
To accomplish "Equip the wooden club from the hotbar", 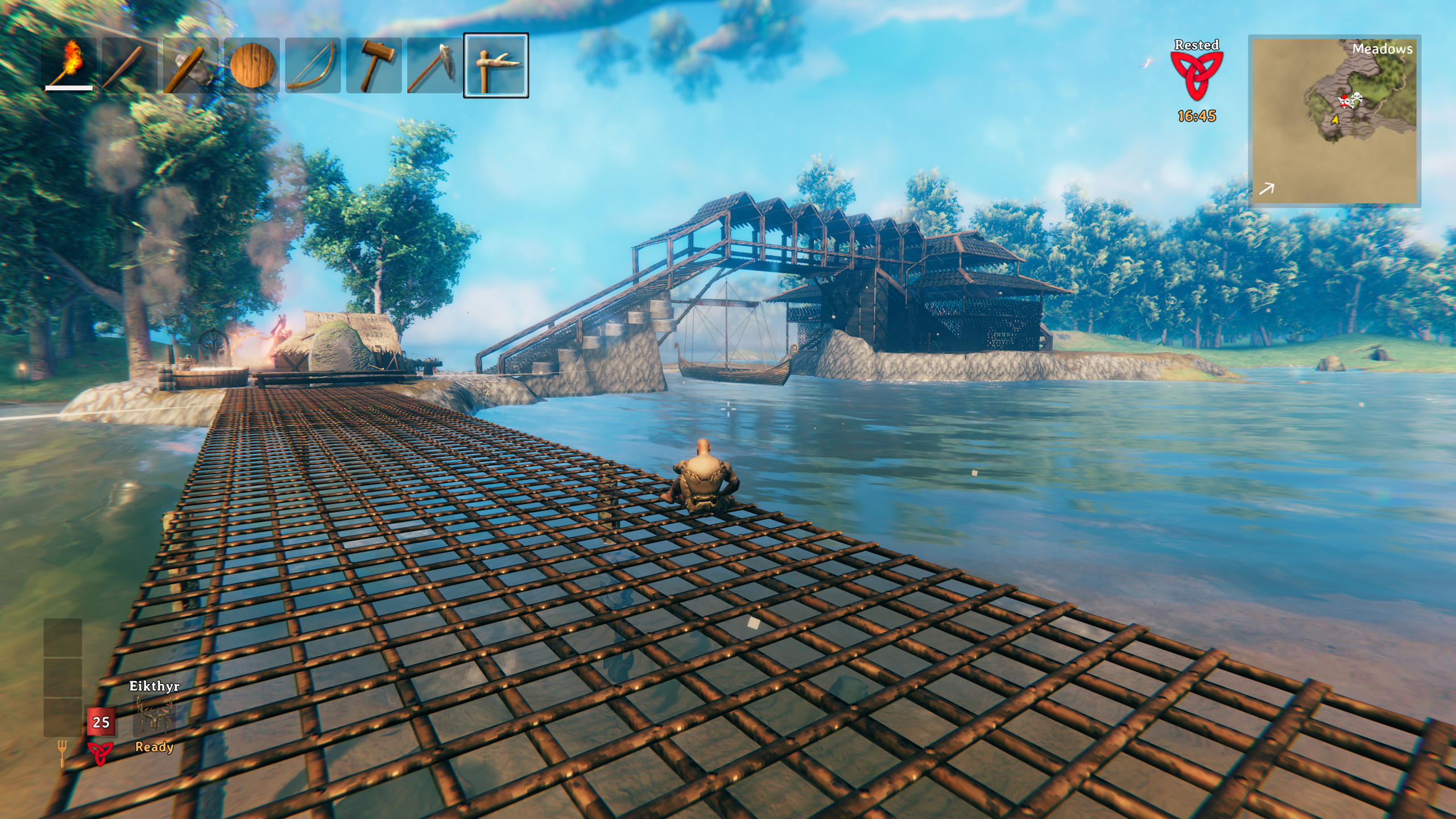I will tap(130, 65).
